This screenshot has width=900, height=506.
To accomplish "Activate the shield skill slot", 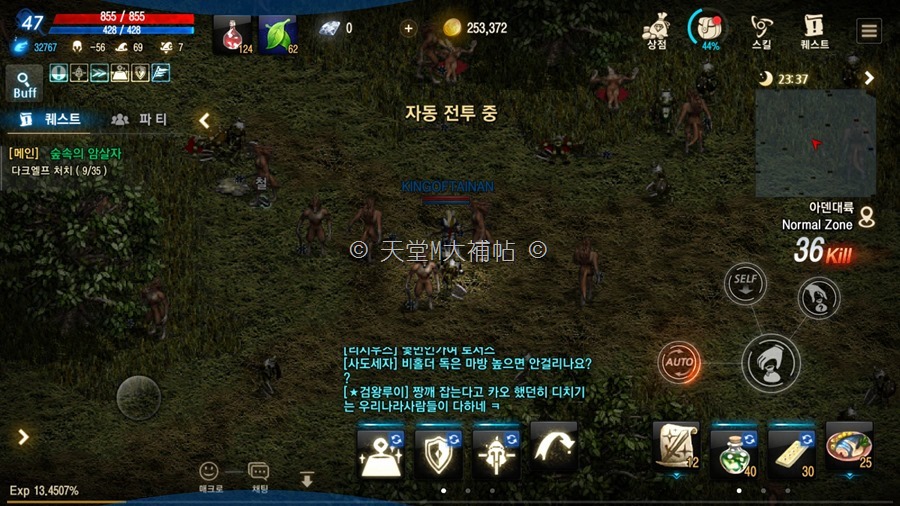I will point(438,452).
